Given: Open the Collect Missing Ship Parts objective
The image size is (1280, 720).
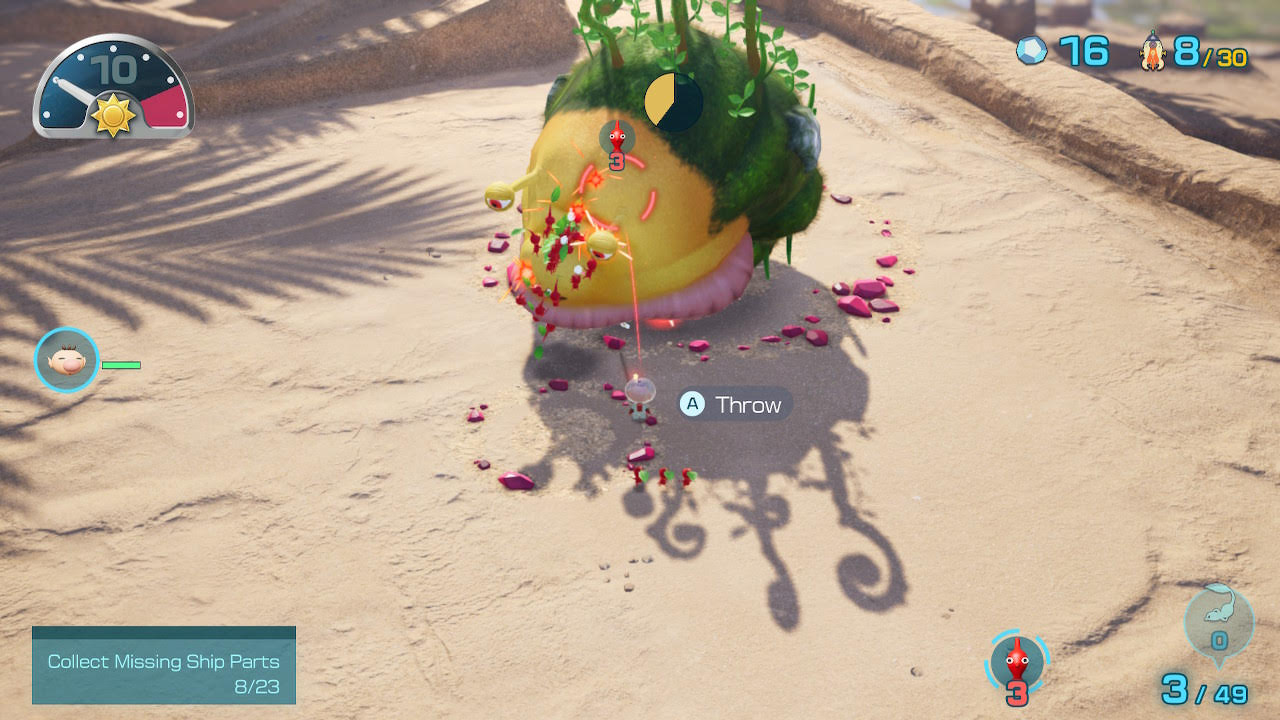Looking at the screenshot, I should (164, 665).
